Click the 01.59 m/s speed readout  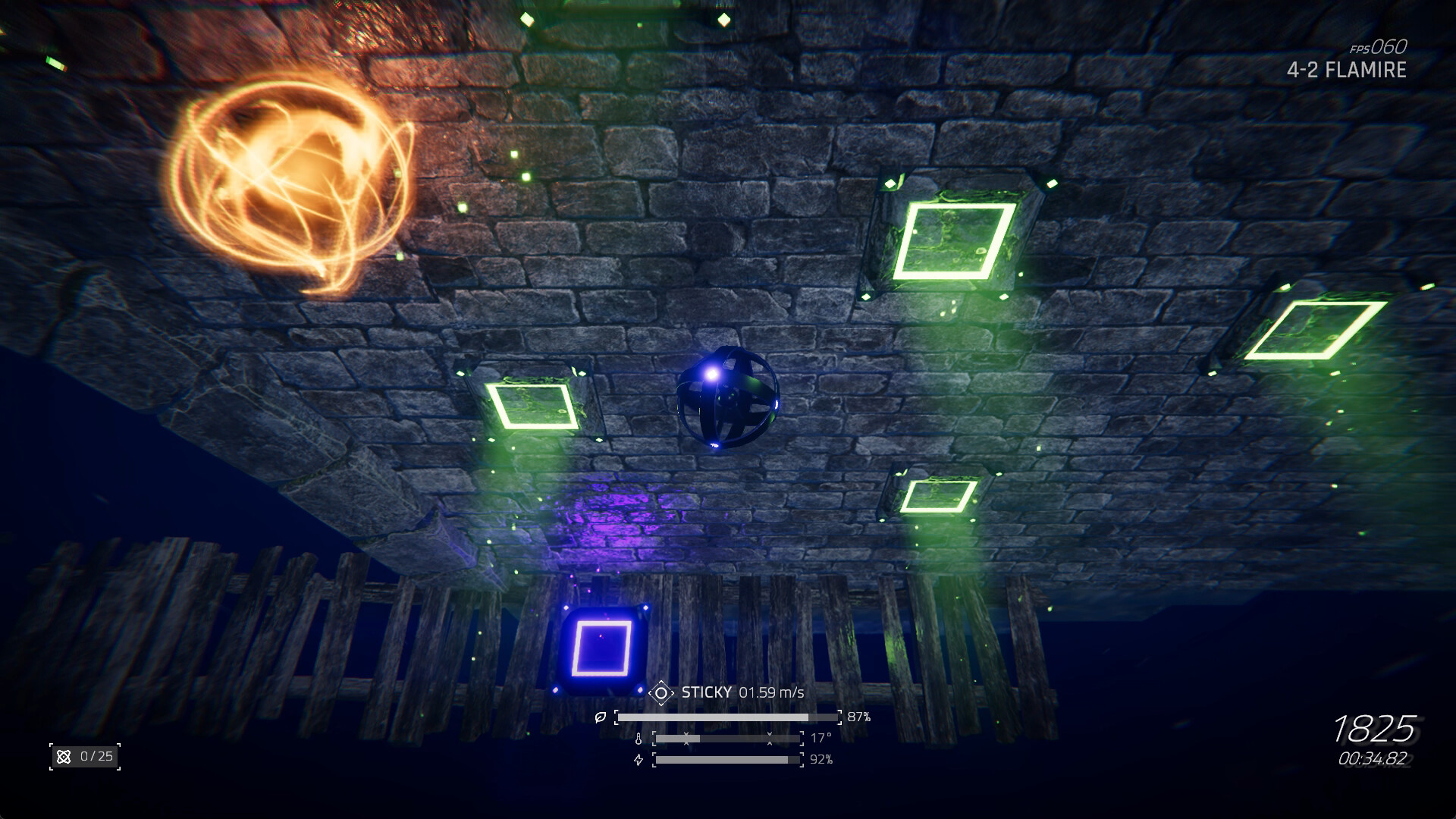coord(772,692)
